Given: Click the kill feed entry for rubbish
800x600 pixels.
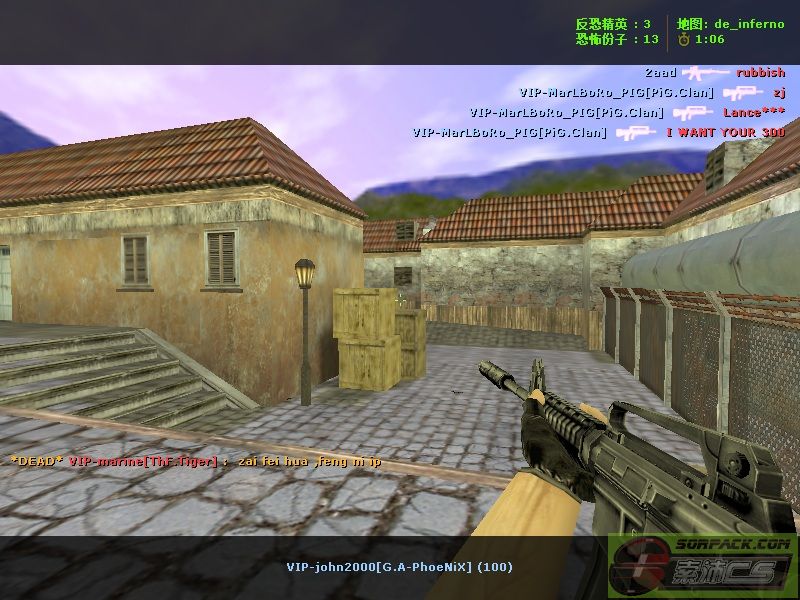Looking at the screenshot, I should 714,73.
